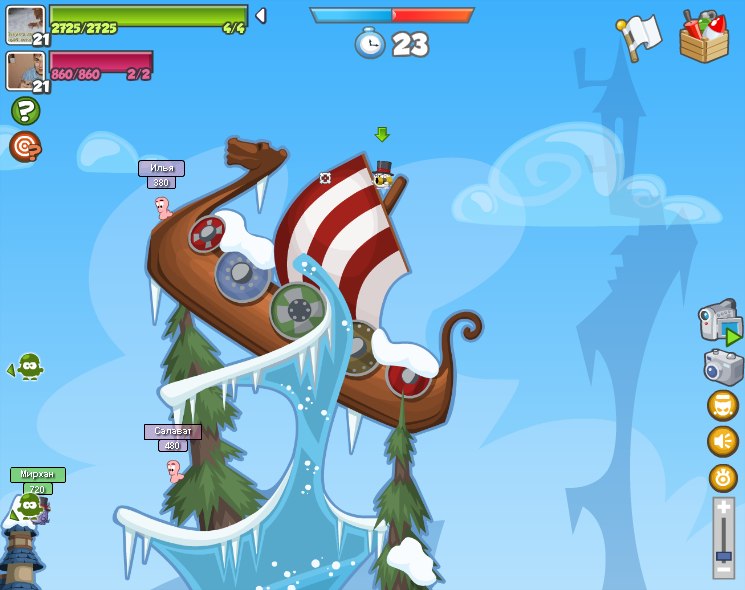Viewport: 745px width, 590px height.
Task: Click the video camera replay icon
Action: coord(719,322)
